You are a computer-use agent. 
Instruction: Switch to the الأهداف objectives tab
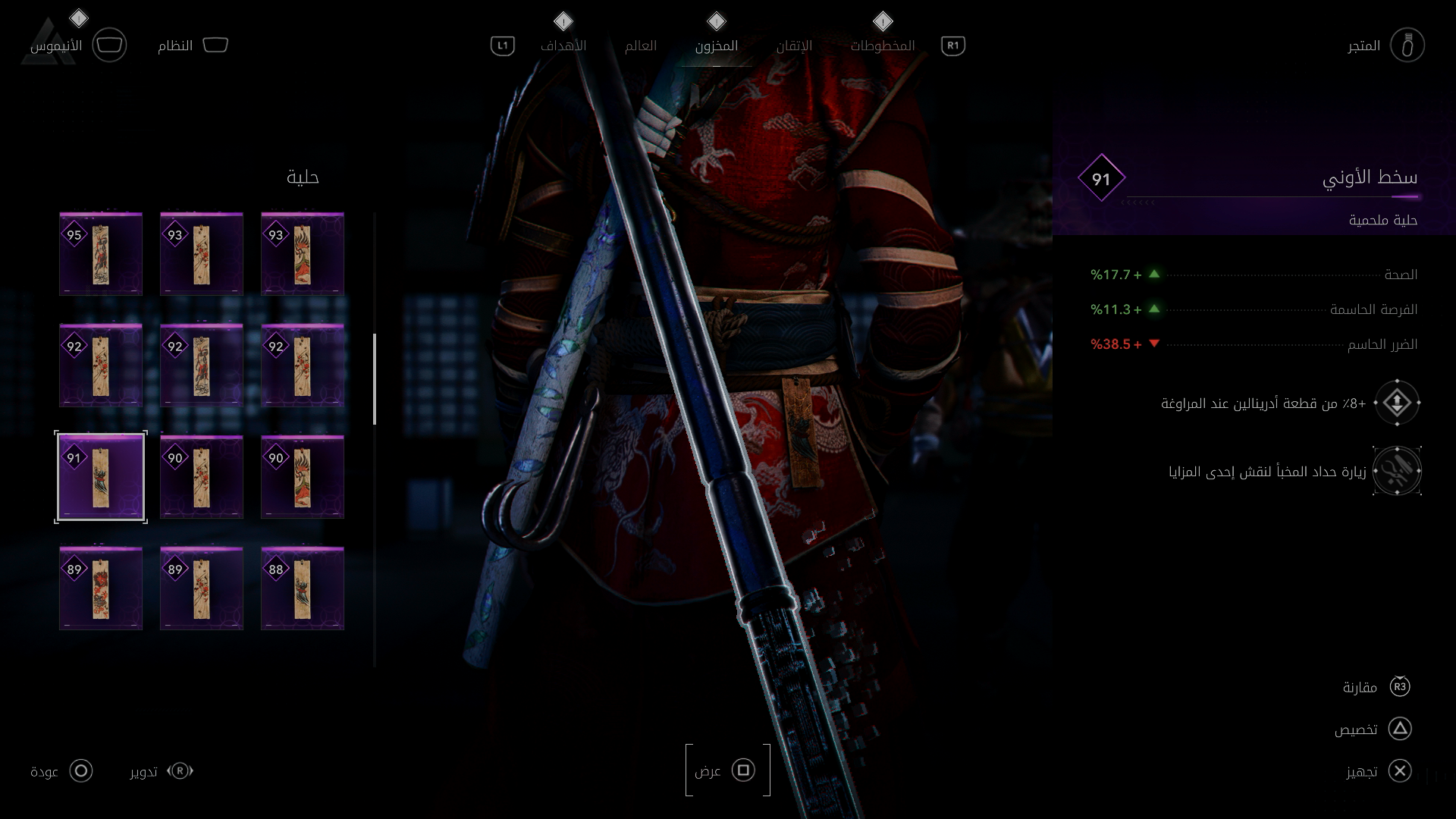point(563,45)
